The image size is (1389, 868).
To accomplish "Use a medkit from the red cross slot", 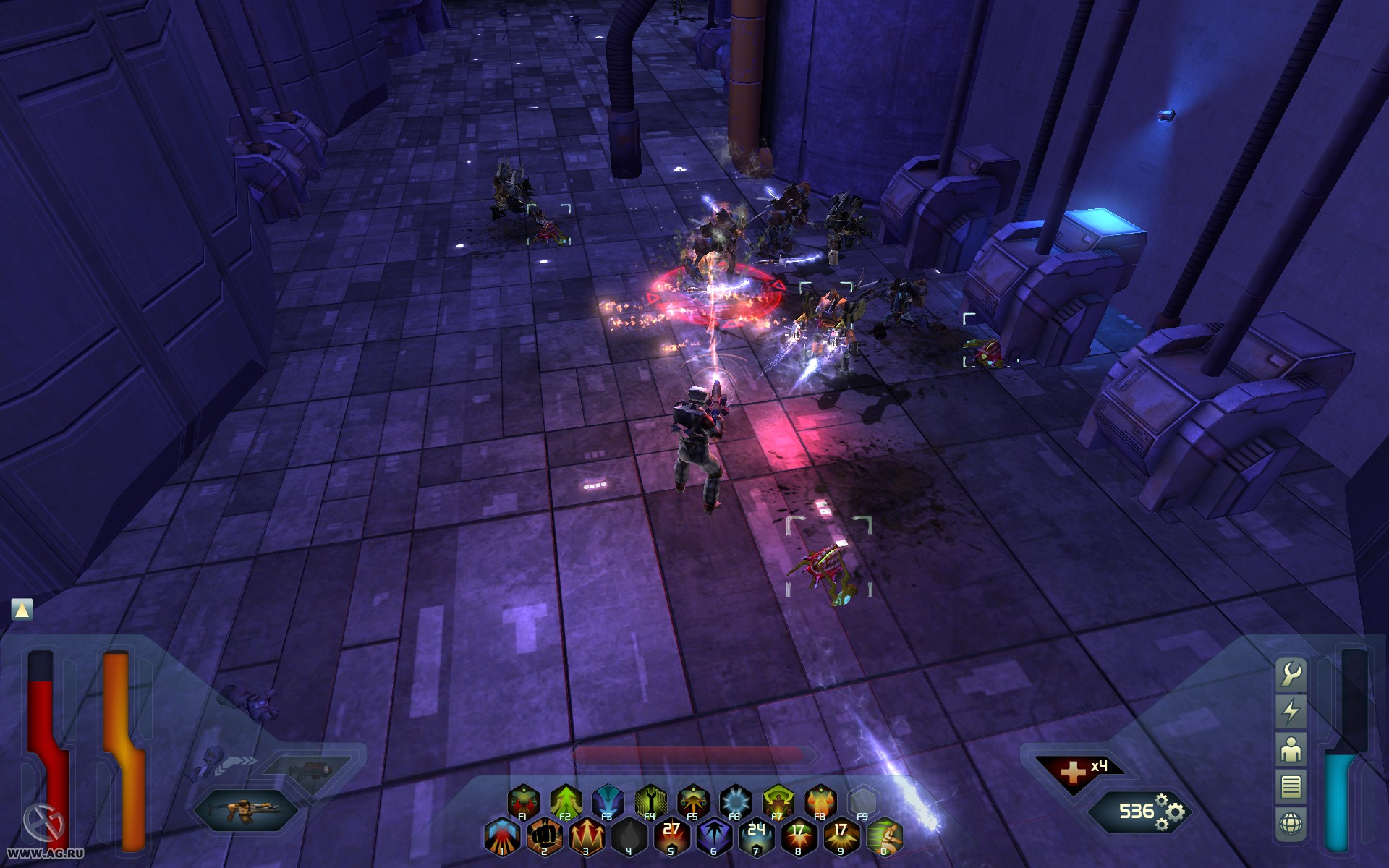I will point(1076,772).
